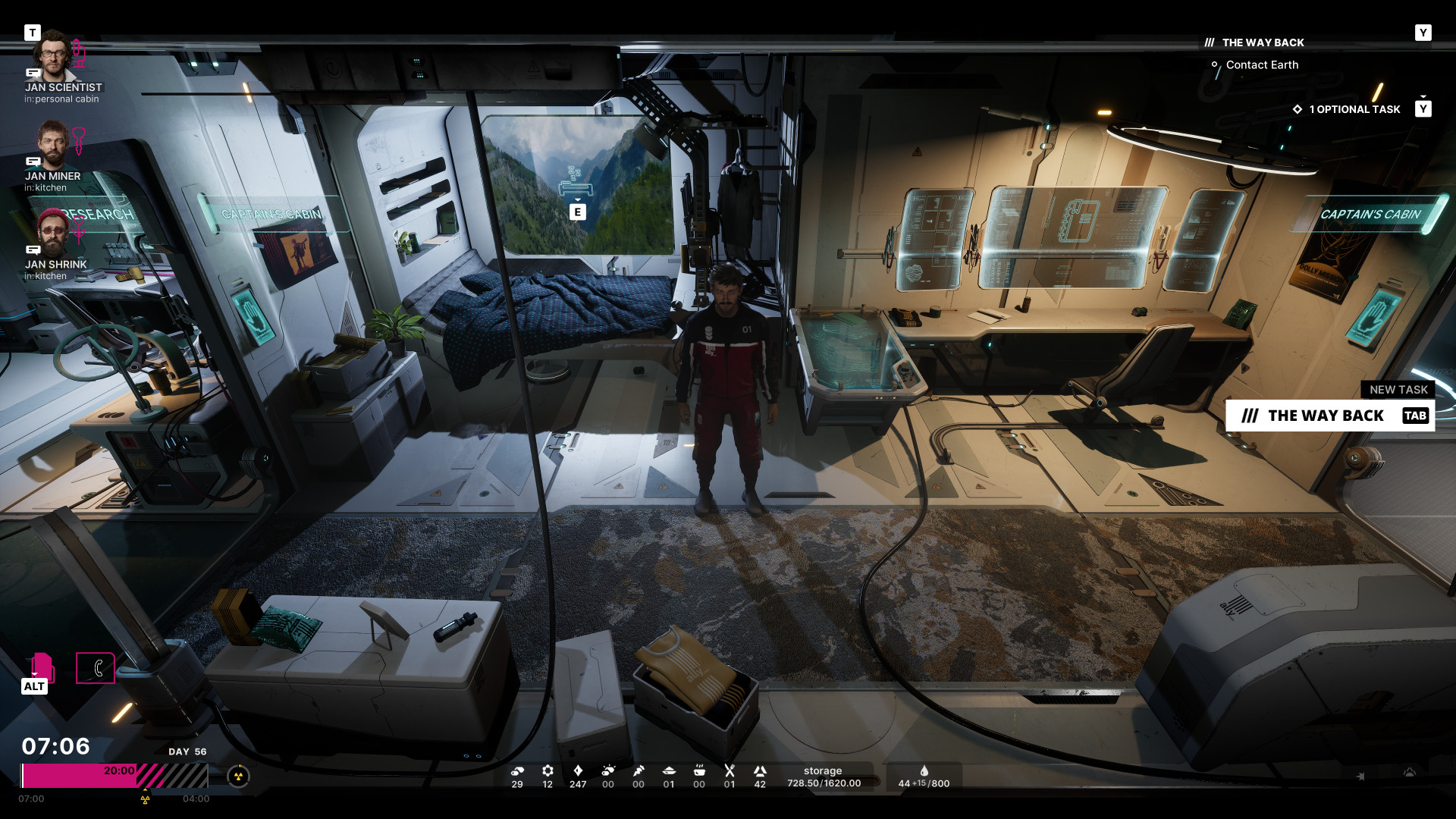Image resolution: width=1456 pixels, height=819 pixels.
Task: Select Jan Miner's portrait
Action: [x=52, y=144]
